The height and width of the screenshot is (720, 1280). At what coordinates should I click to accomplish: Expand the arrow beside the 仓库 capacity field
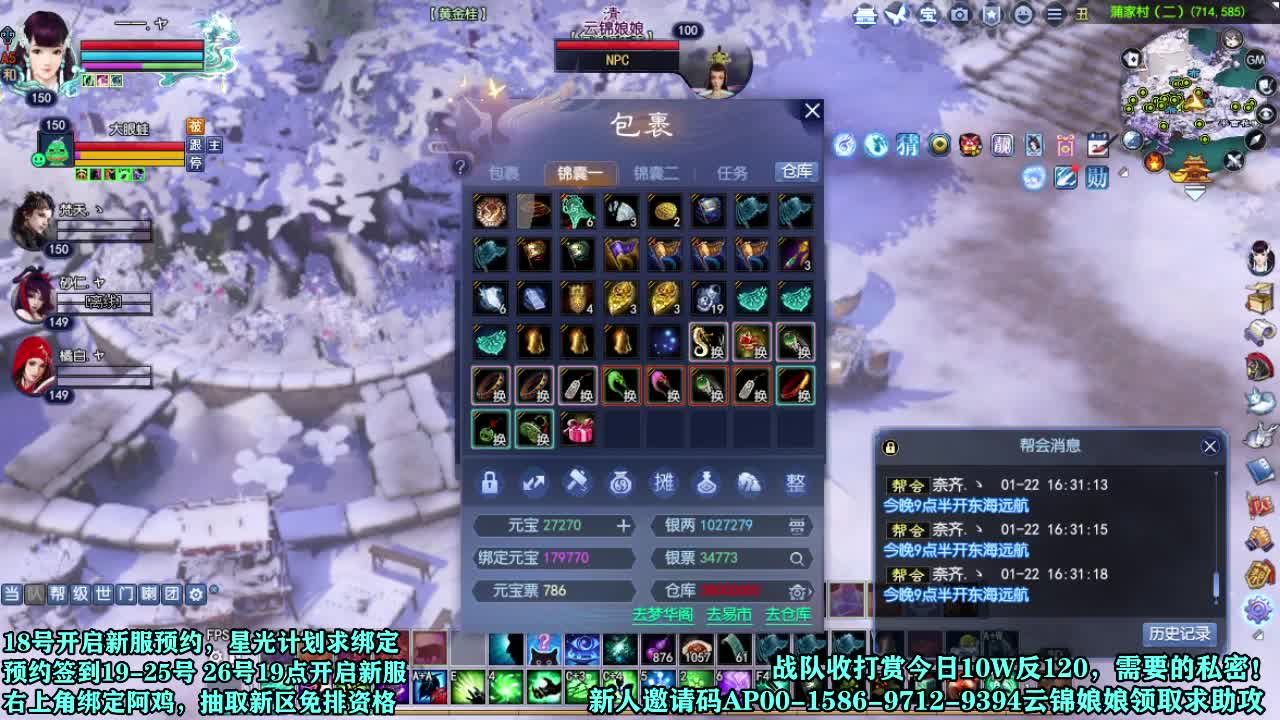pyautogui.click(x=812, y=592)
